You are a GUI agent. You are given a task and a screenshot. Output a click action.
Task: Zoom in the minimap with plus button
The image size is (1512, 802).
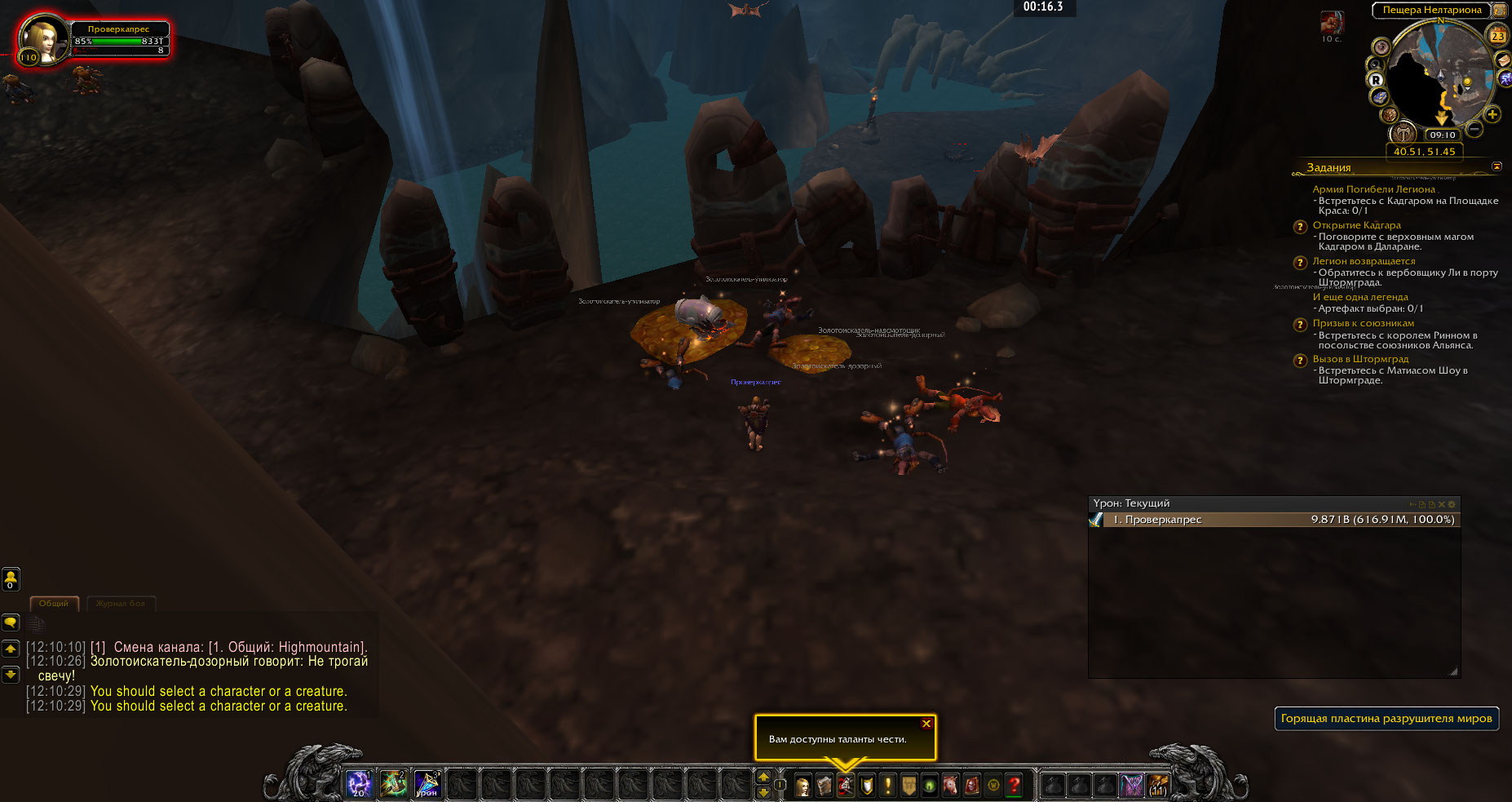pyautogui.click(x=1492, y=115)
